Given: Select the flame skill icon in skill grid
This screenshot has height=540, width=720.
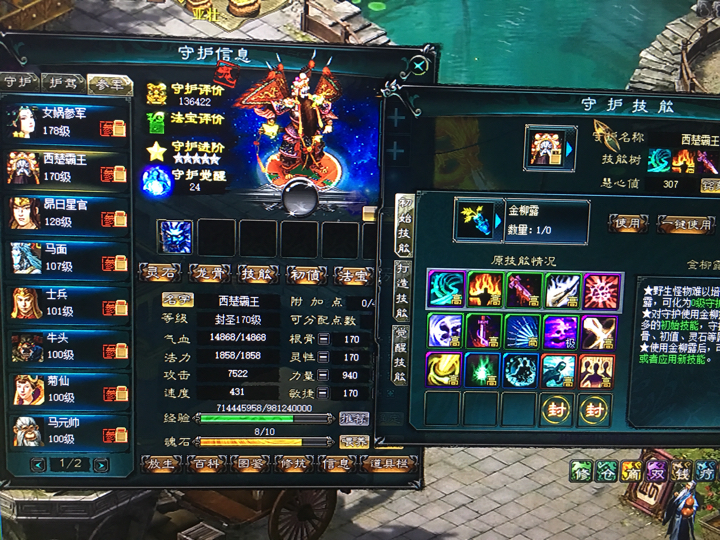Looking at the screenshot, I should pyautogui.click(x=485, y=290).
